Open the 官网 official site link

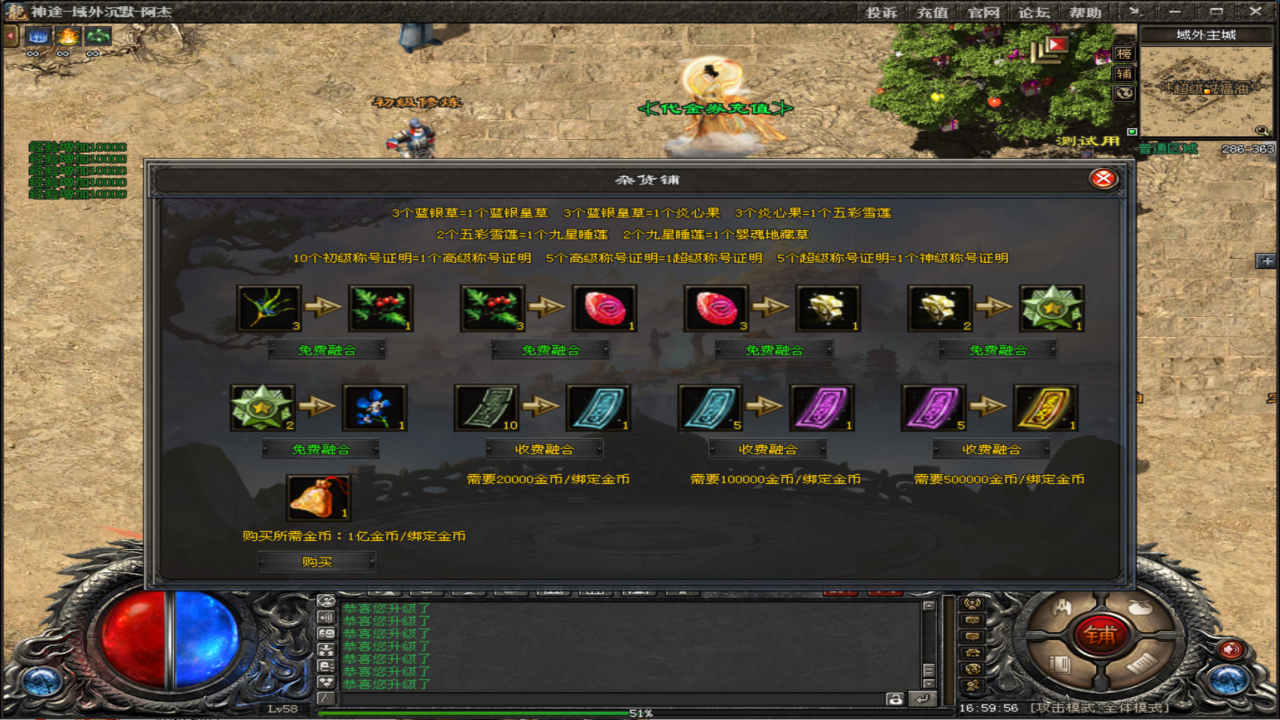pos(983,13)
